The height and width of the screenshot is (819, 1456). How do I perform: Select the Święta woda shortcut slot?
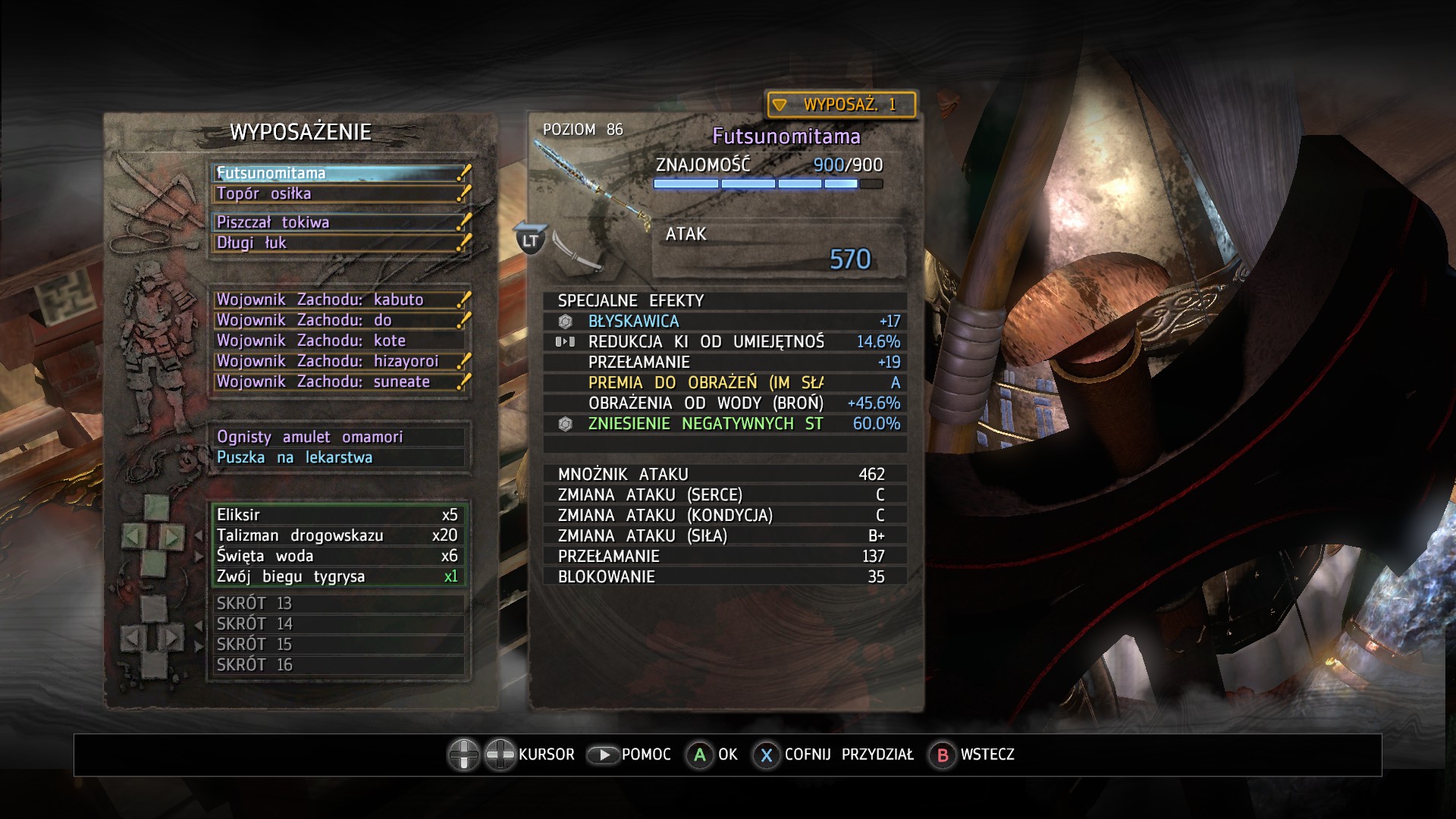point(339,556)
